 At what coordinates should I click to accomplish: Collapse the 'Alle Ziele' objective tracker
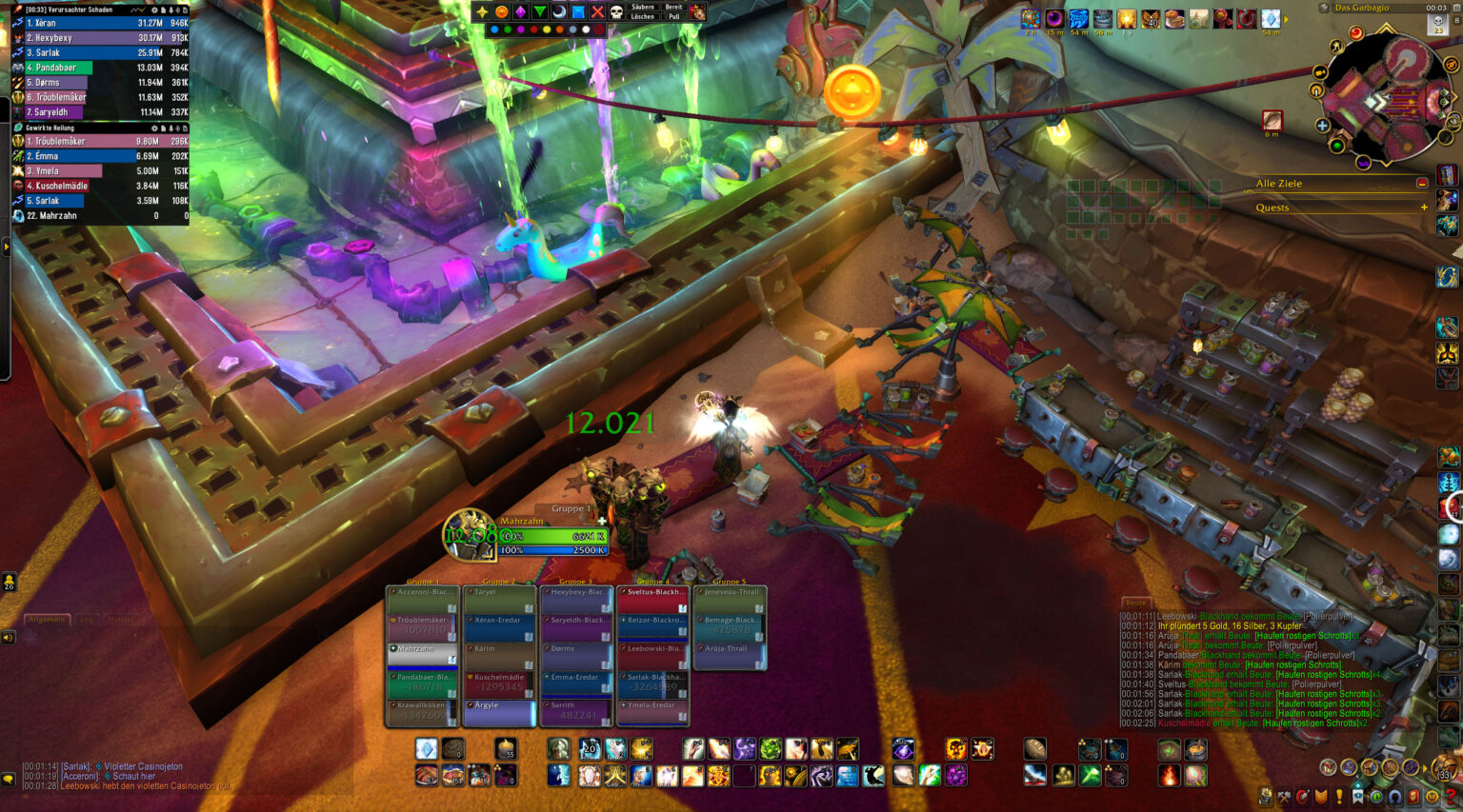1422,183
